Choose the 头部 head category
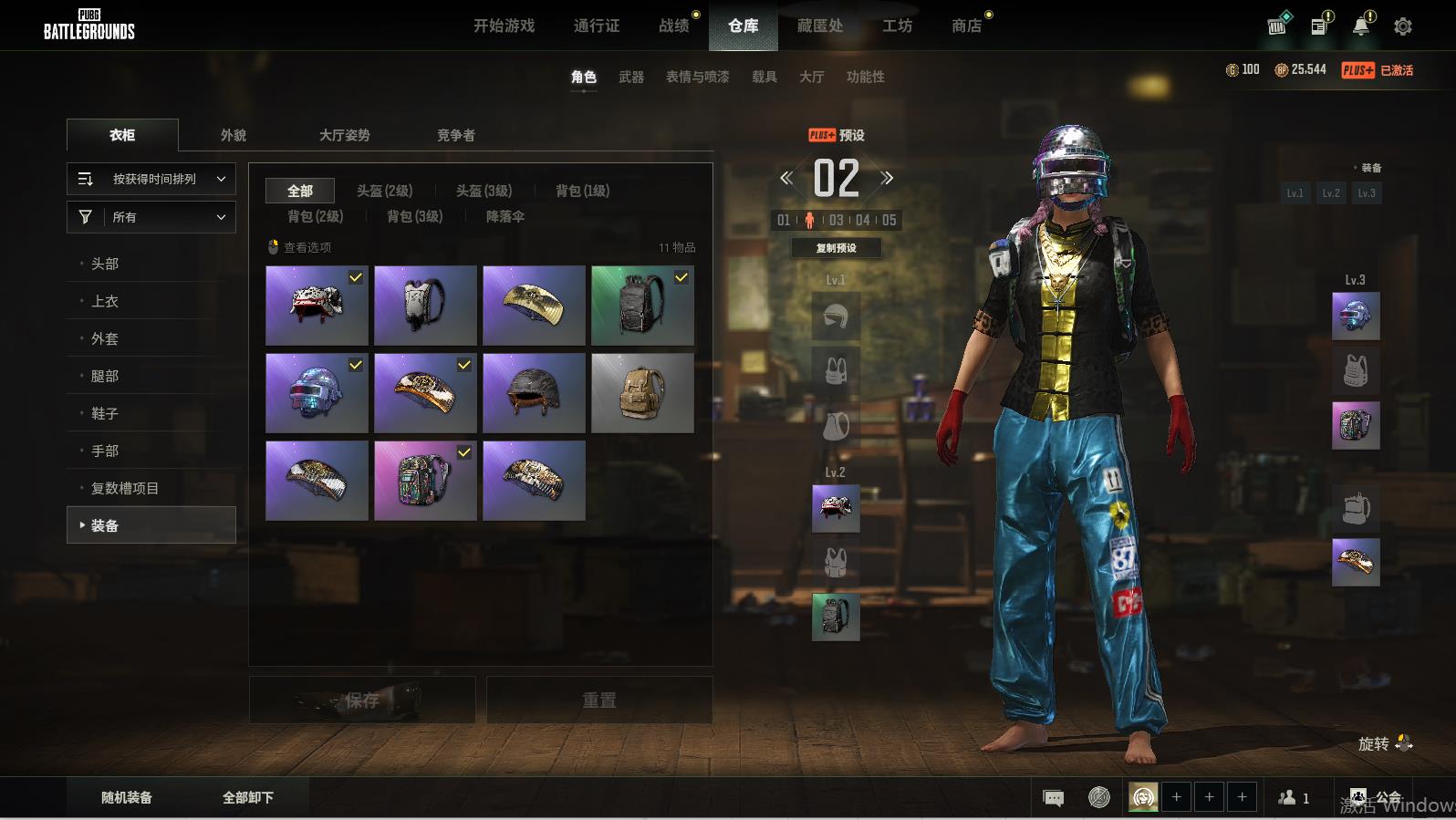Viewport: 1456px width, 820px height. tap(105, 264)
